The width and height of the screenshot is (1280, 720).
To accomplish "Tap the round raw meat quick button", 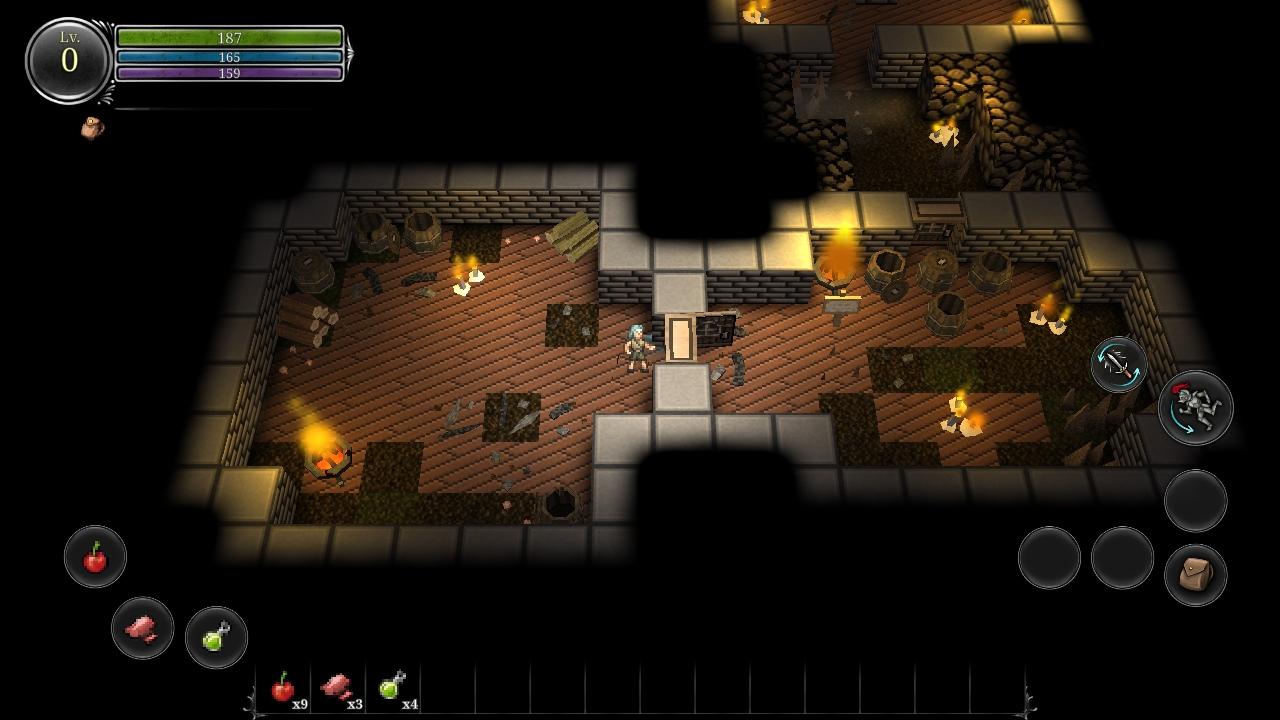I will [x=142, y=628].
